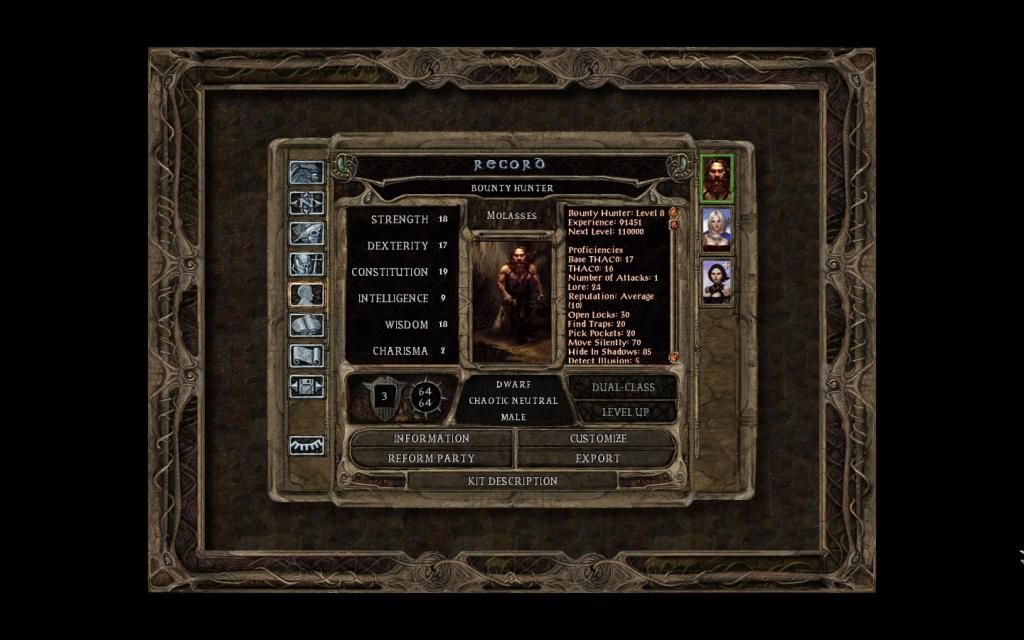Click the character record head icon
Viewport: 1024px width, 640px height.
coord(306,294)
